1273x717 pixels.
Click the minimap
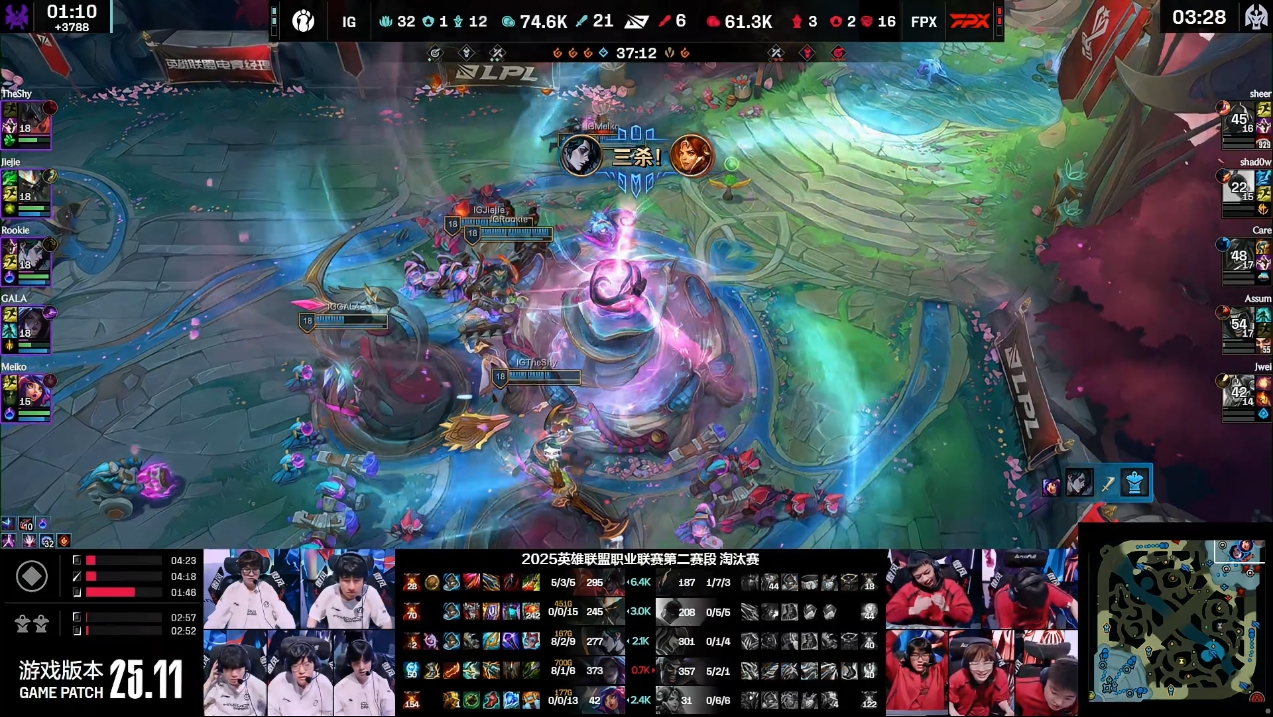click(1175, 620)
